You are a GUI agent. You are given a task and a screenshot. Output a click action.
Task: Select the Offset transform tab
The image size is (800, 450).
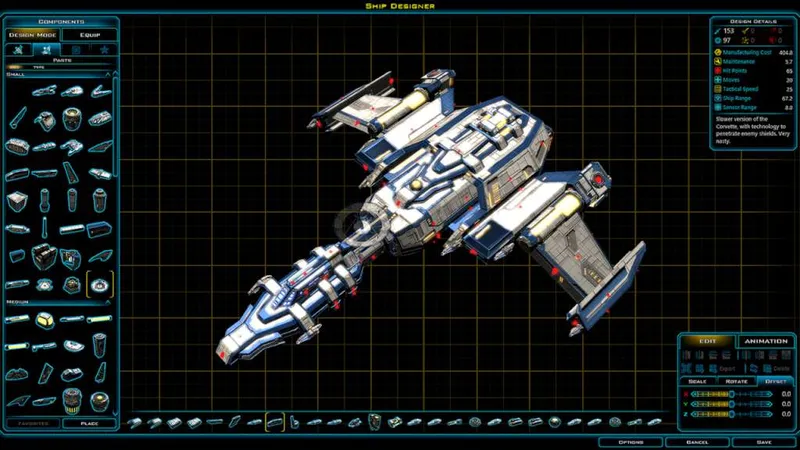pyautogui.click(x=775, y=381)
